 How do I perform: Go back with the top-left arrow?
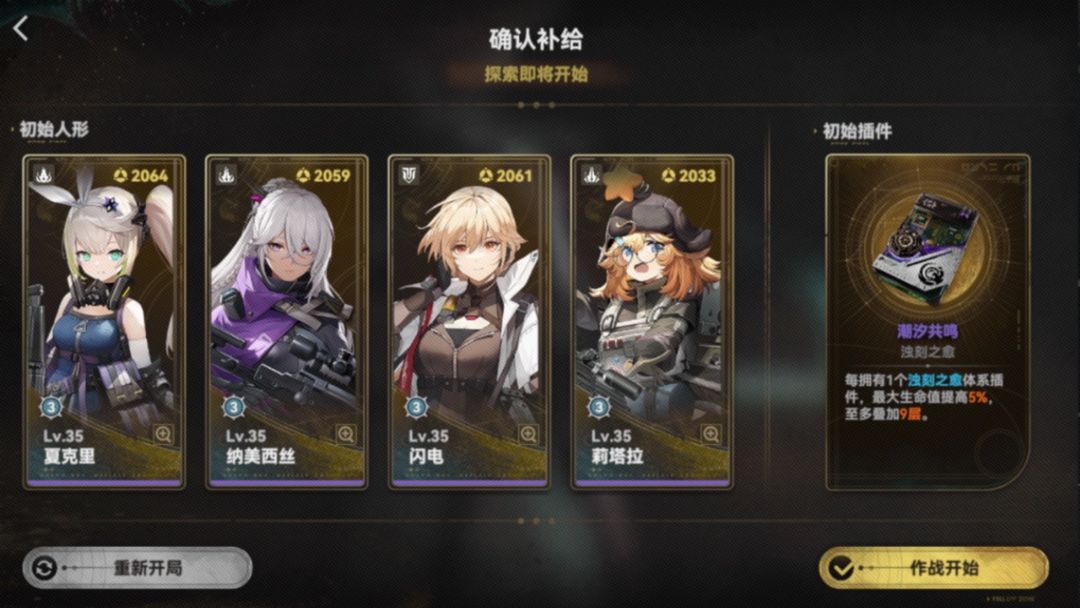pos(21,28)
